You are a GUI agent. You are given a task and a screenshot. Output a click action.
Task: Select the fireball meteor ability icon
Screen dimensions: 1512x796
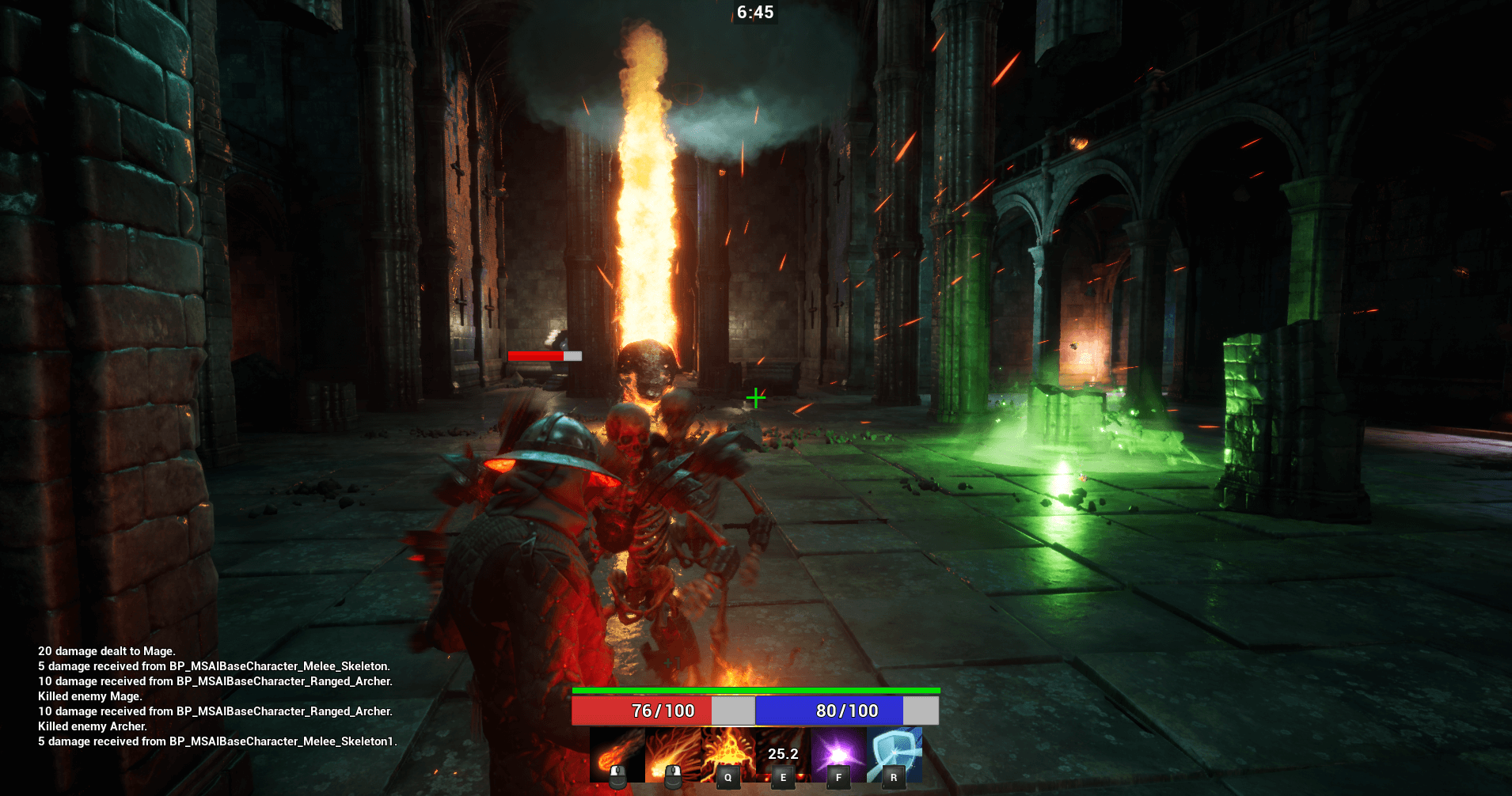(x=617, y=756)
